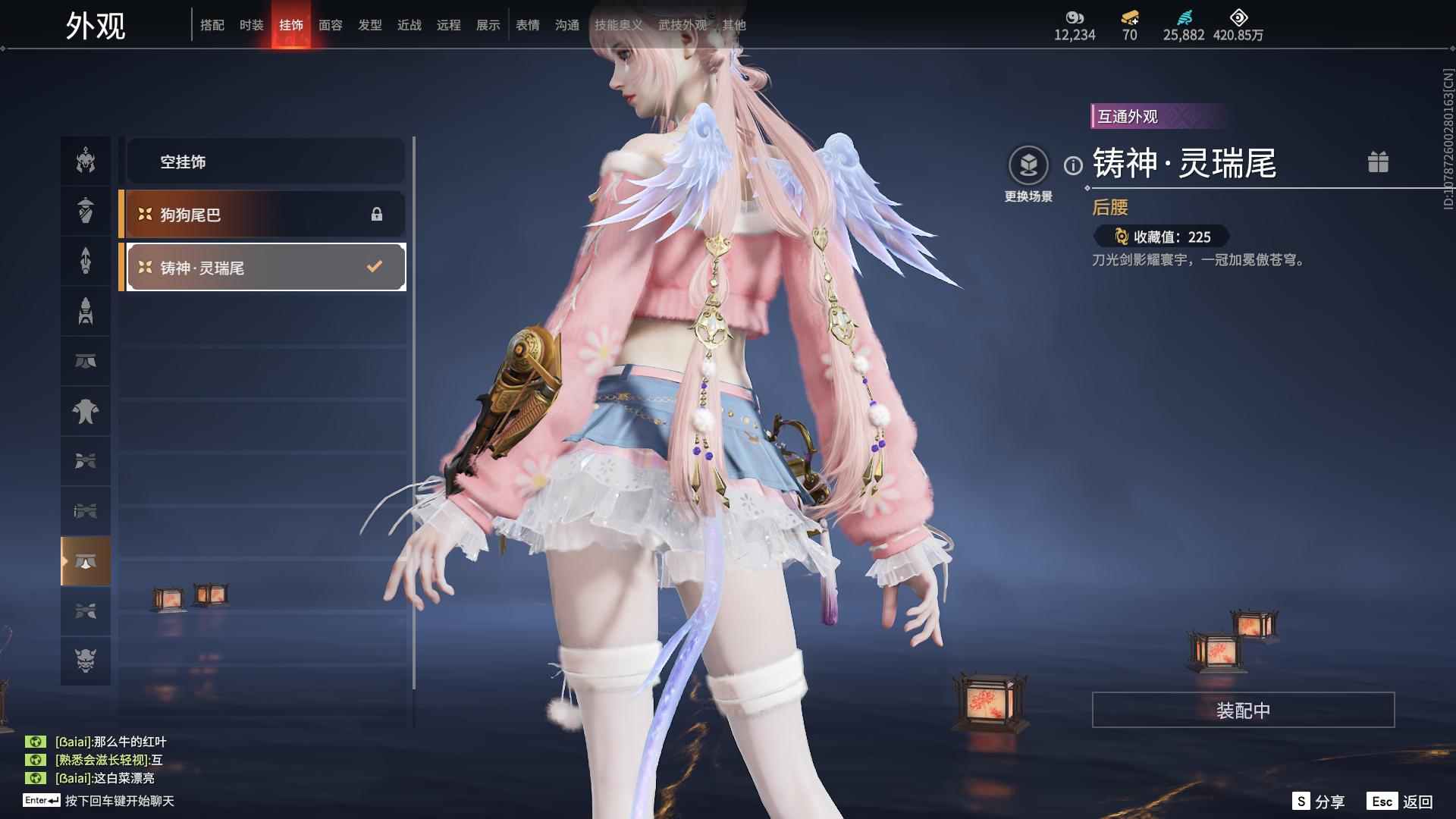Click 返回 to go back
The image size is (1456, 819).
coord(1401,802)
